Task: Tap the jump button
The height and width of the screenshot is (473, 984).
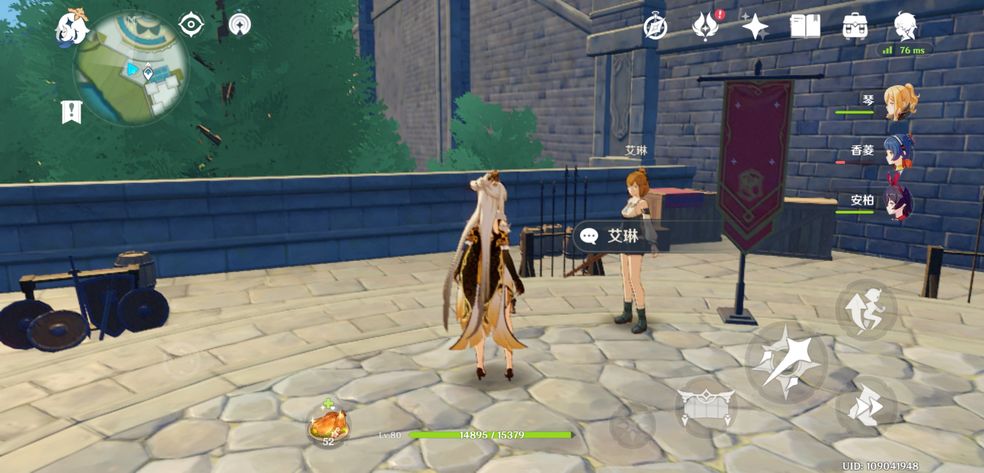Action: coord(865,306)
